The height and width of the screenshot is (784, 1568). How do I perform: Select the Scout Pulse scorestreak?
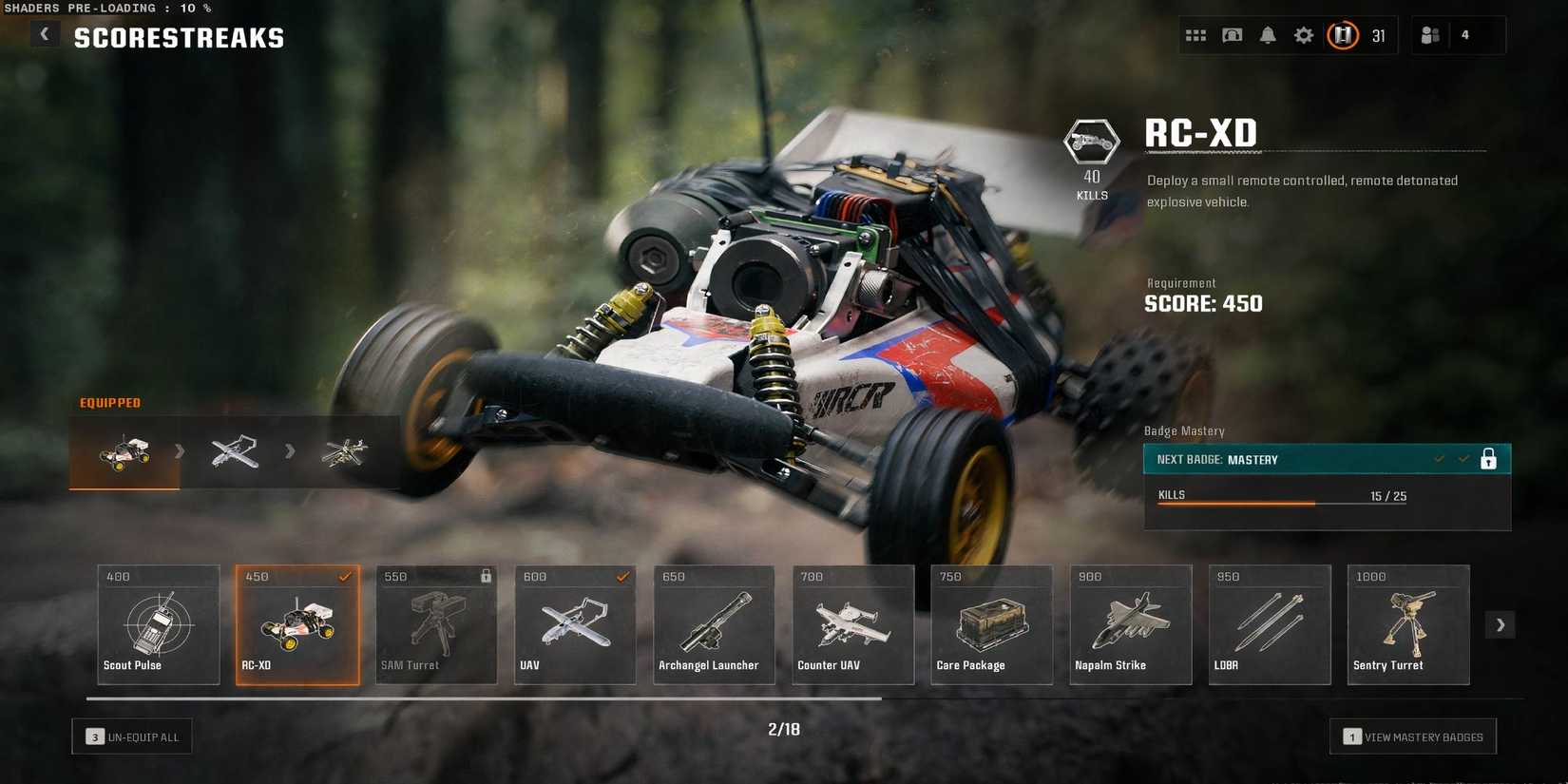pyautogui.click(x=158, y=624)
